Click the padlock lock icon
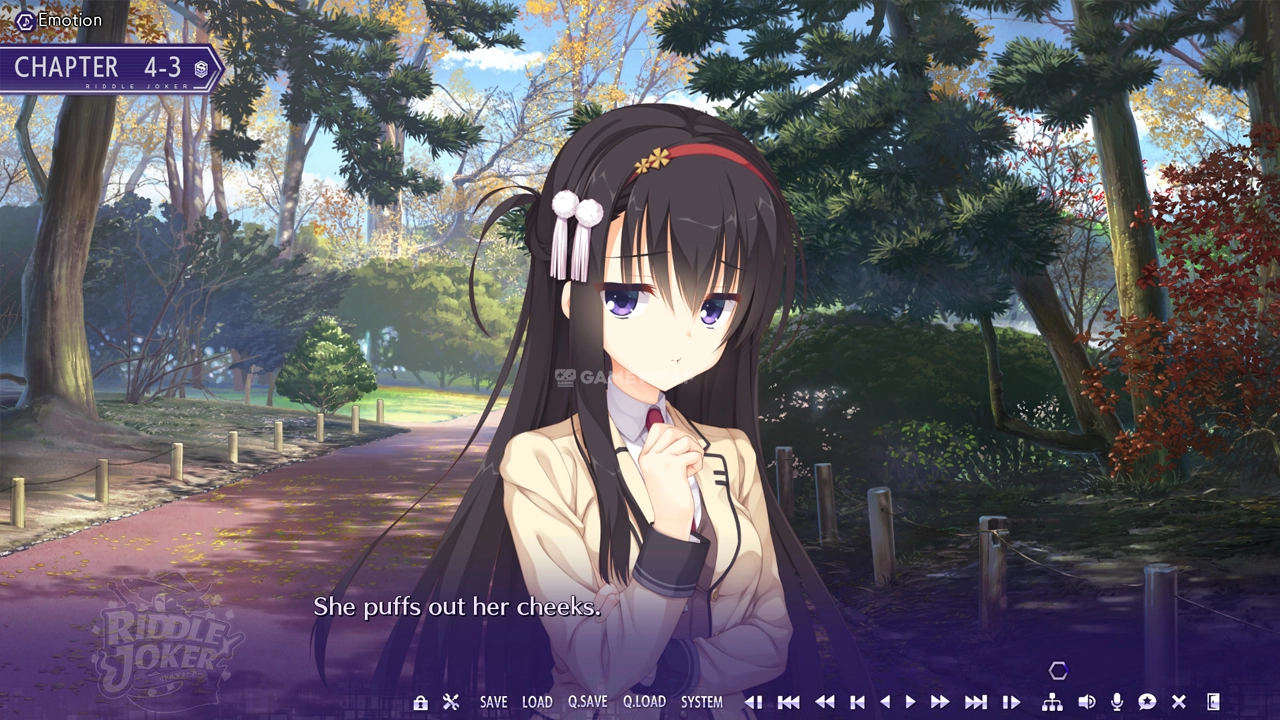Image resolution: width=1280 pixels, height=720 pixels. click(420, 702)
